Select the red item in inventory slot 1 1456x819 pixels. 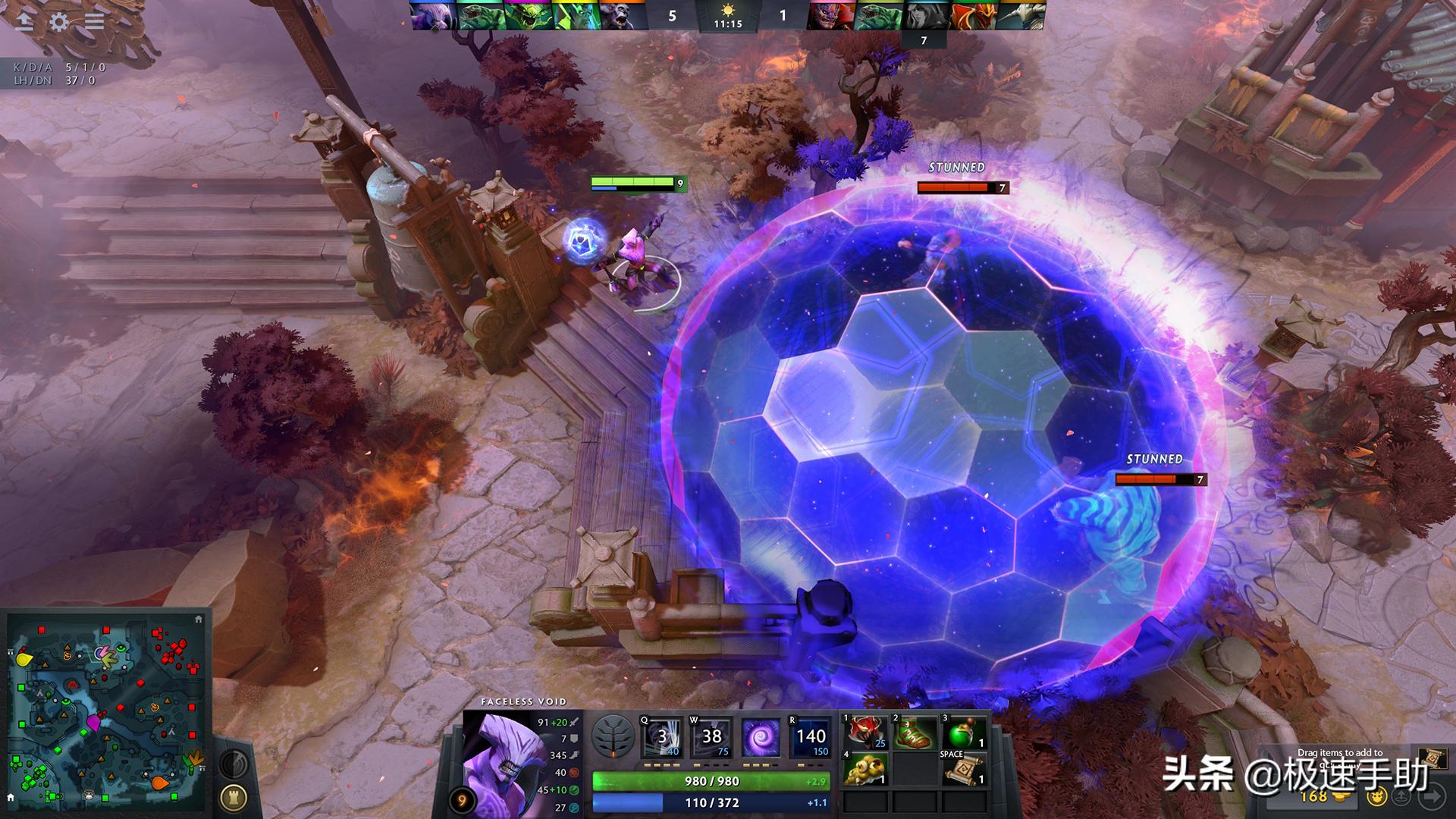tap(865, 733)
